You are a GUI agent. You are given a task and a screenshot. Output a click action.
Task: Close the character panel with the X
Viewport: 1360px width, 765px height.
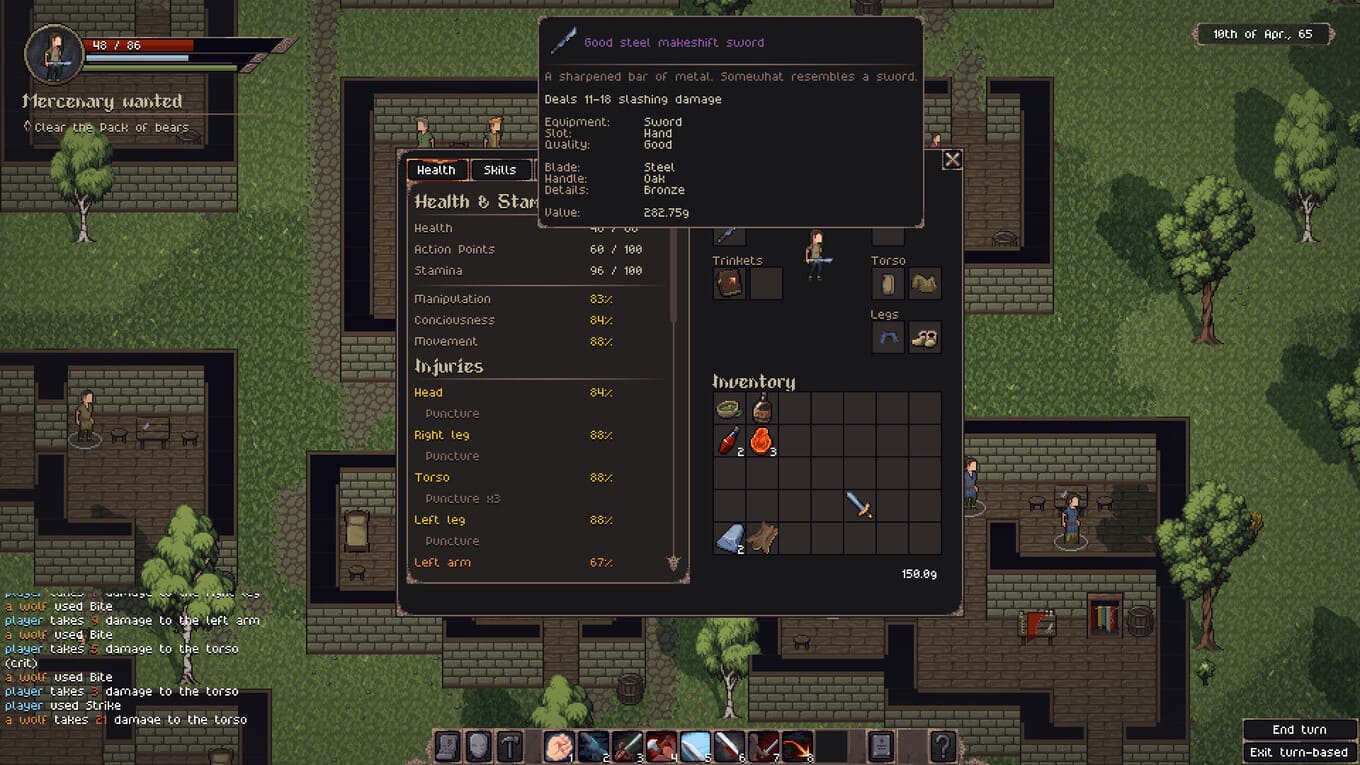(x=952, y=160)
